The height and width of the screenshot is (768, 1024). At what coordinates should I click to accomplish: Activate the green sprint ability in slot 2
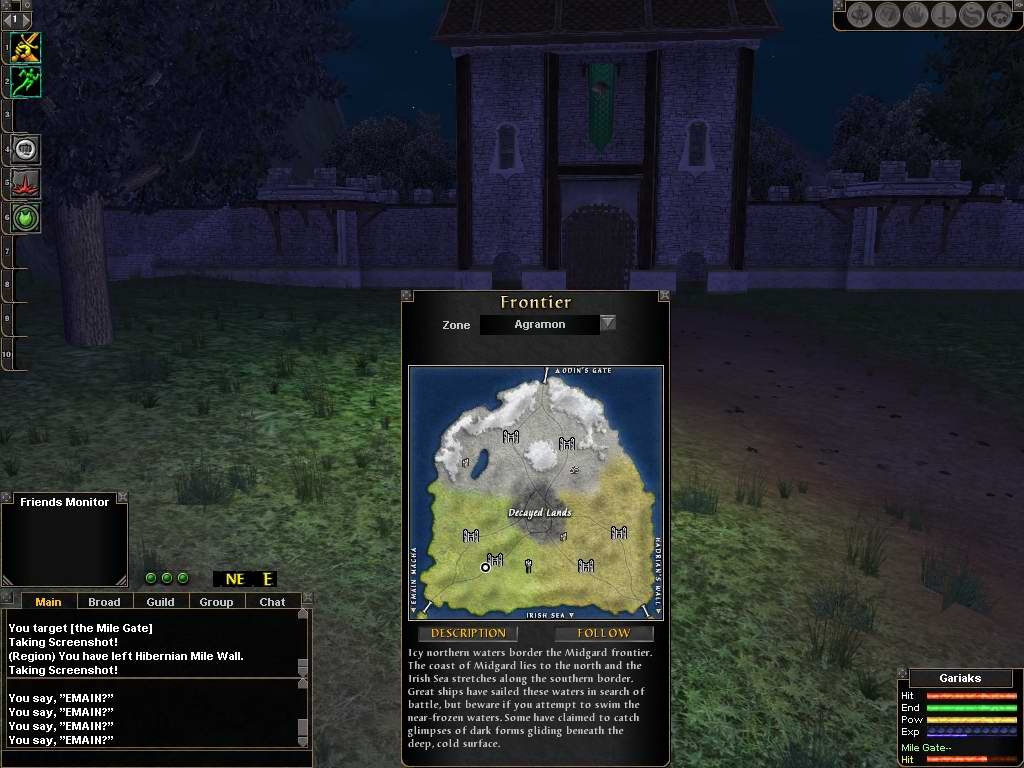[x=26, y=82]
